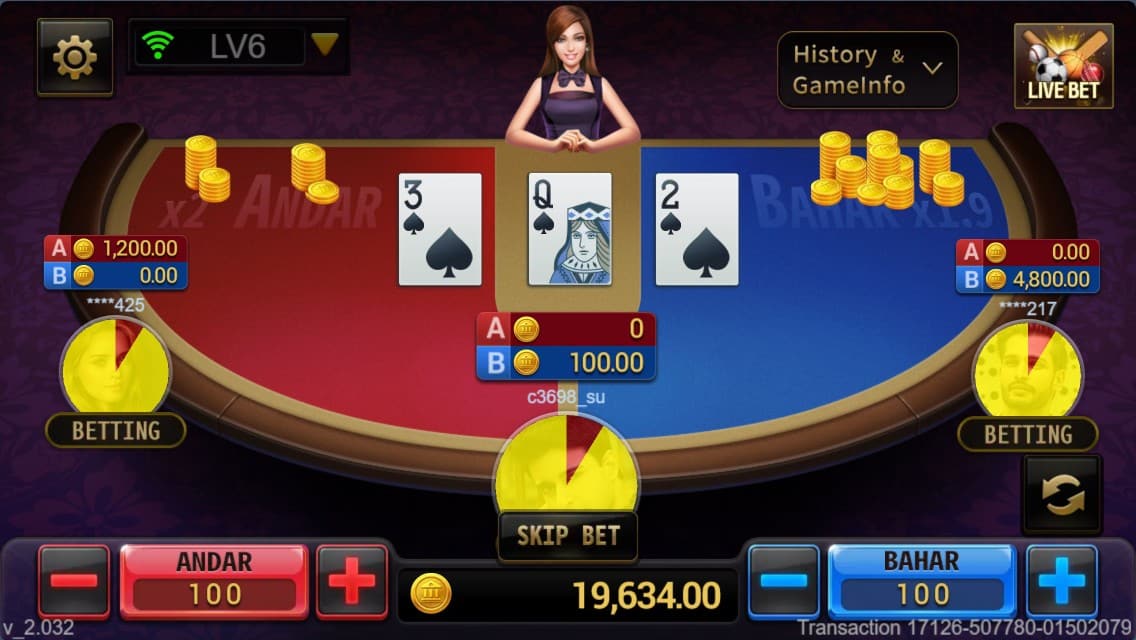
Task: Increase Andar bet with red plus
Action: pos(351,581)
